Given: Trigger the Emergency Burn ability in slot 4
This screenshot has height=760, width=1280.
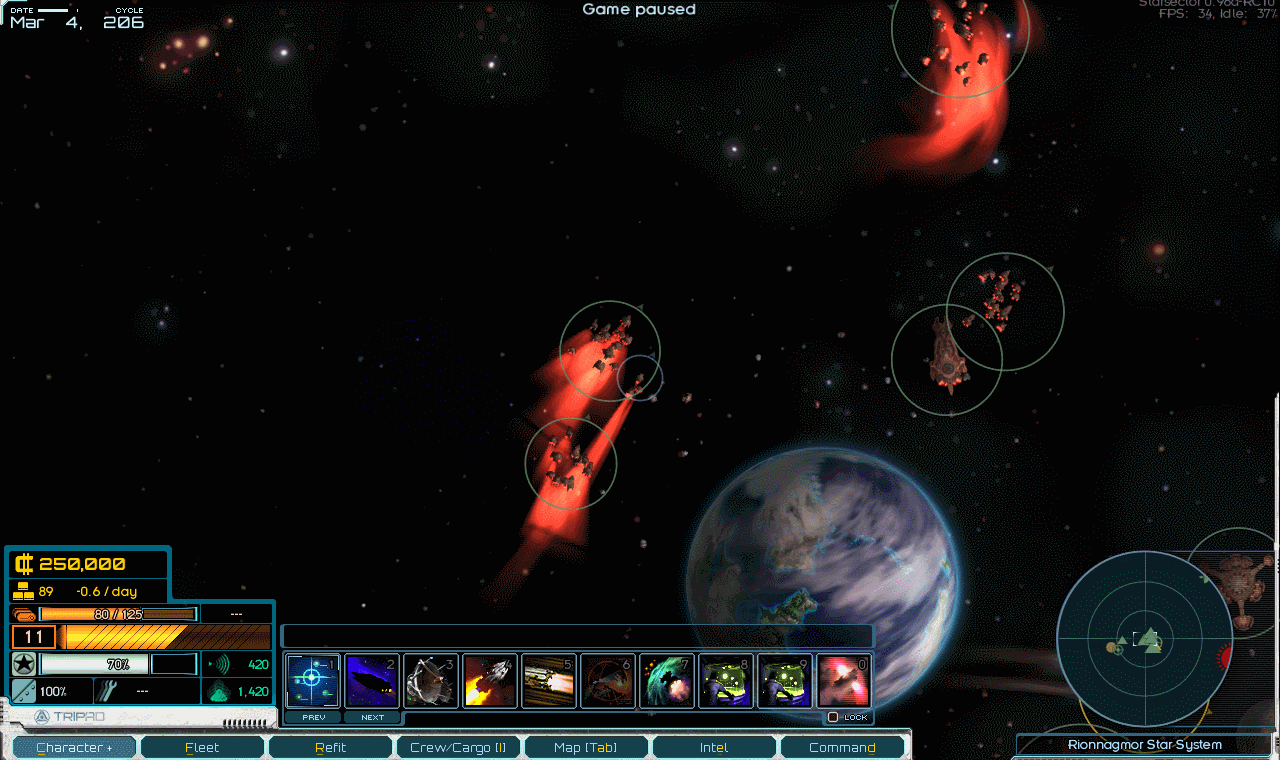Looking at the screenshot, I should point(490,680).
